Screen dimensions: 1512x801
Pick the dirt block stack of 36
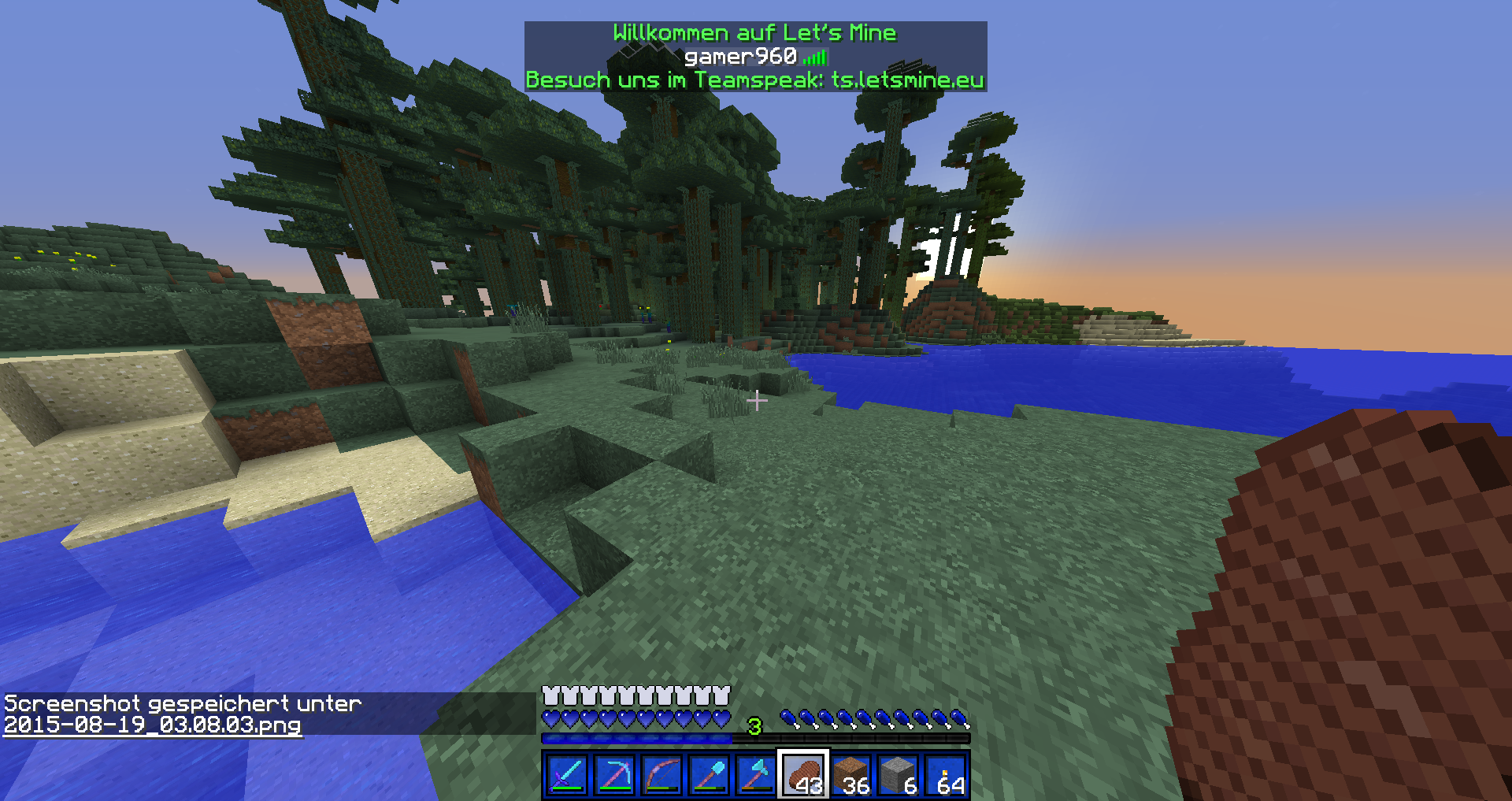850,775
